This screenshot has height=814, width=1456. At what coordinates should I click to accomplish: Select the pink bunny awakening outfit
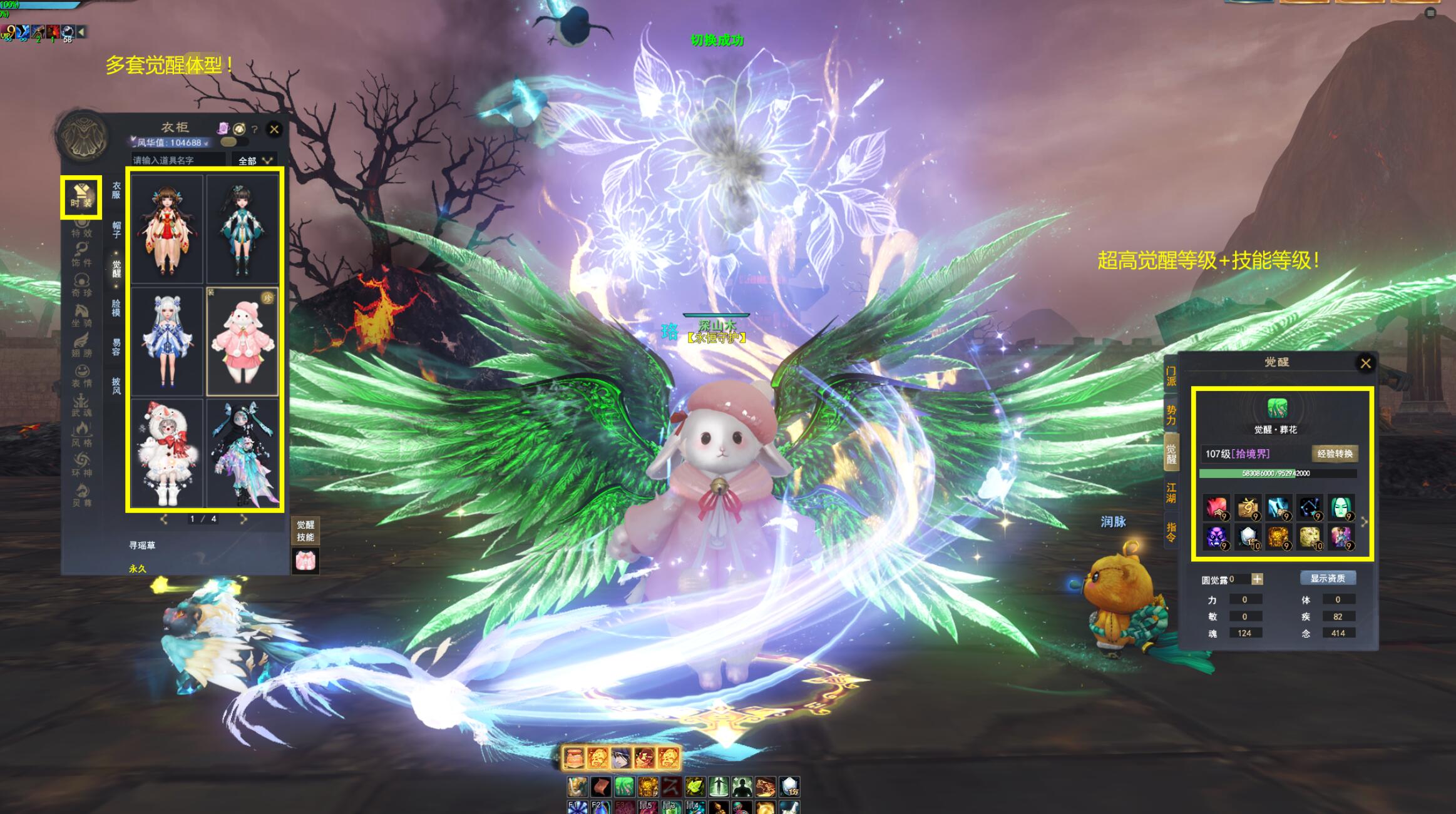[x=243, y=342]
